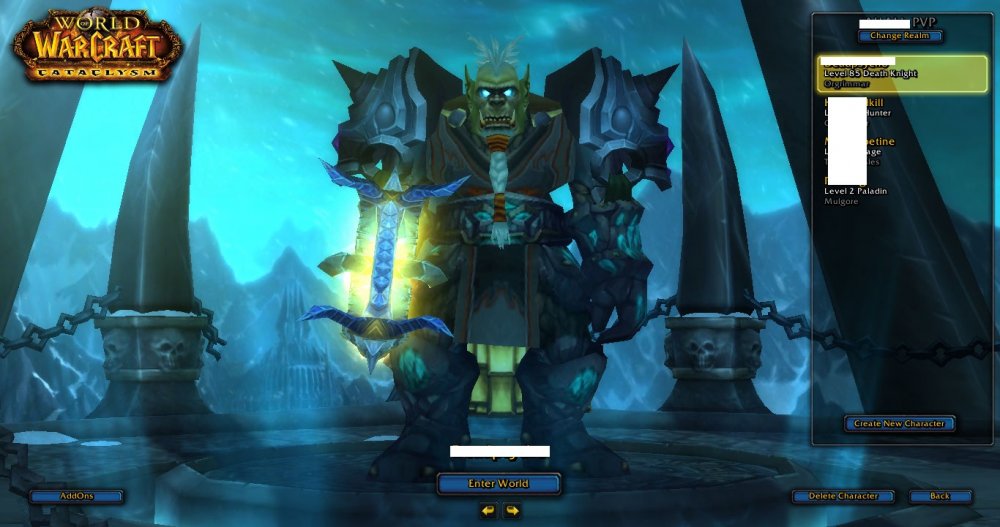Rotate character with the left arrow button
Screen dimensions: 1000x527
487,511
